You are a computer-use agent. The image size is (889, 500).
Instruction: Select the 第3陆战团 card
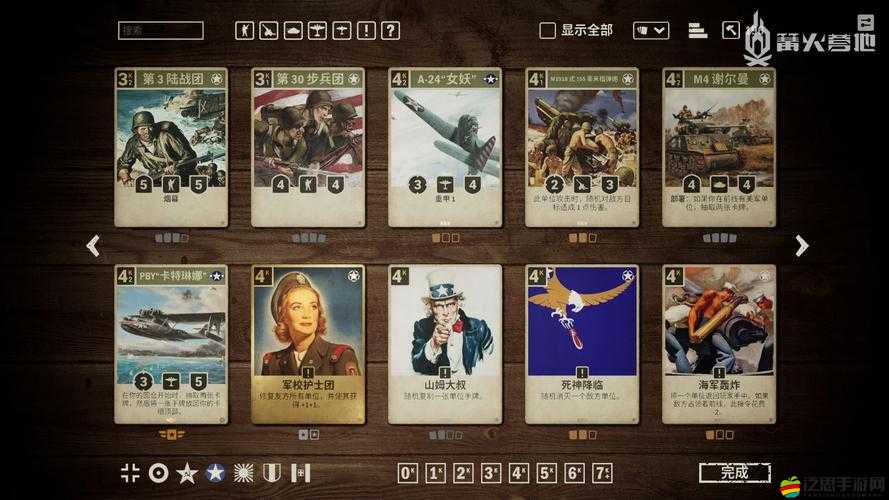170,147
